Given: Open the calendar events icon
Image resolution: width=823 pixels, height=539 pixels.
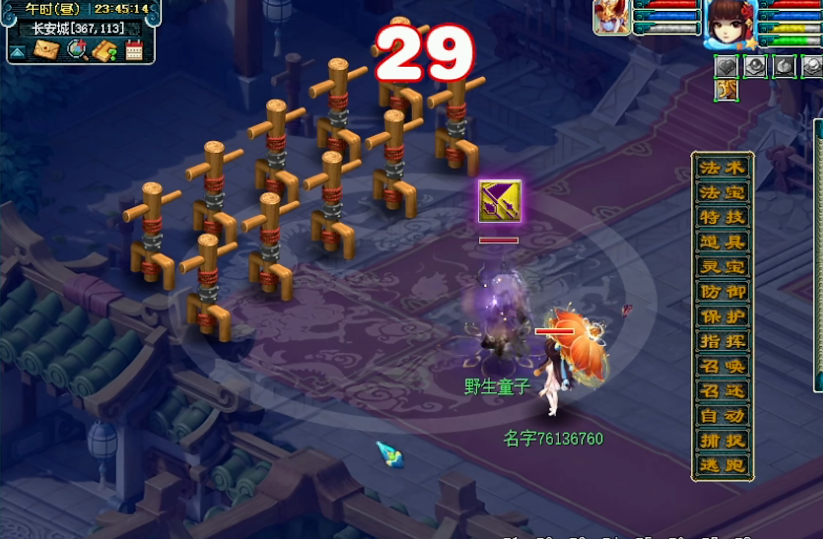Looking at the screenshot, I should [134, 49].
